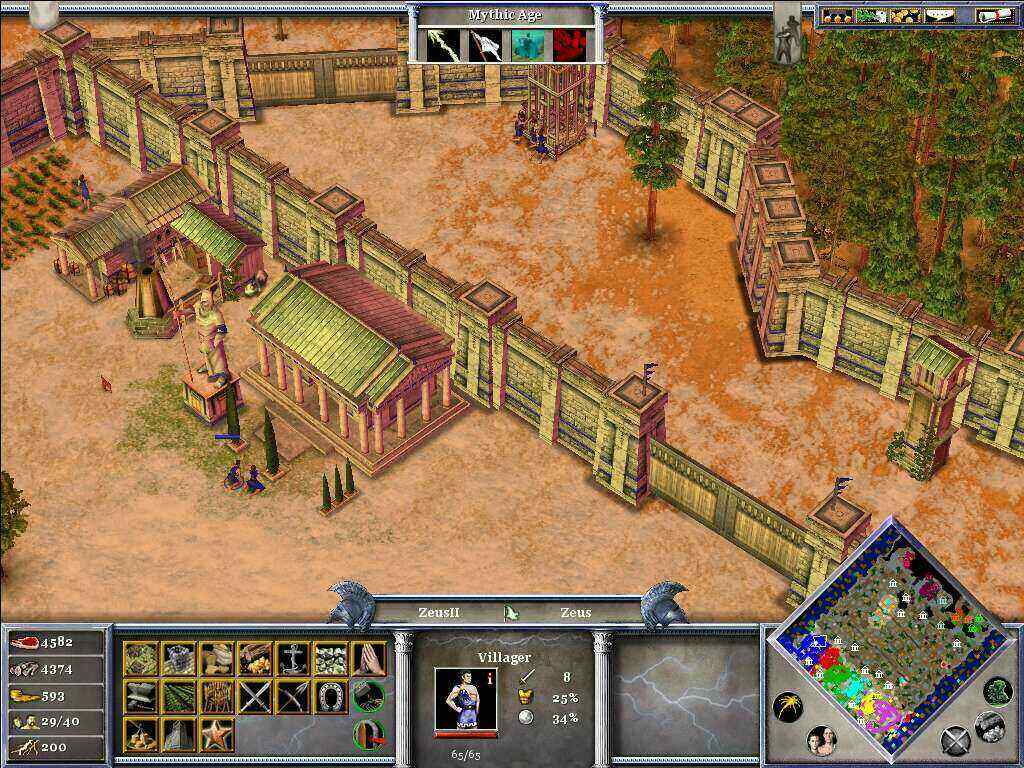Choose the praying hands temple icon
This screenshot has width=1024, height=768.
[368, 659]
